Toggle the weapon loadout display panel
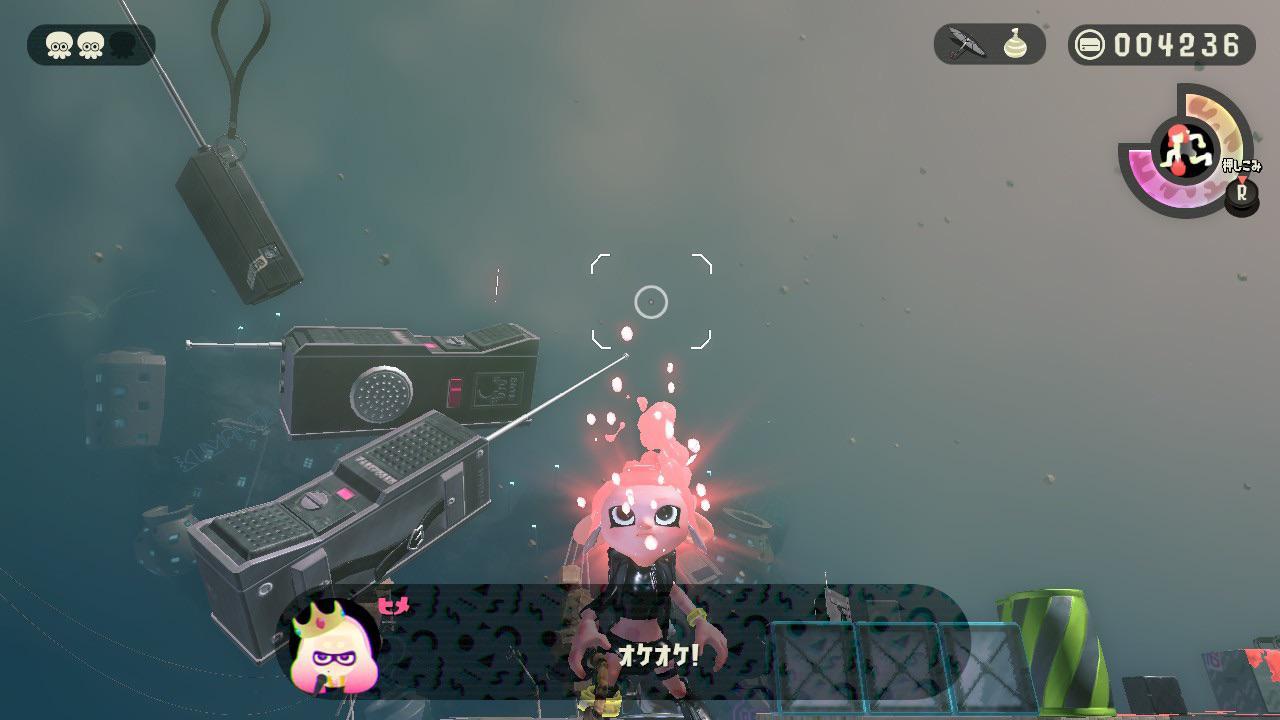1280x720 pixels. click(988, 43)
